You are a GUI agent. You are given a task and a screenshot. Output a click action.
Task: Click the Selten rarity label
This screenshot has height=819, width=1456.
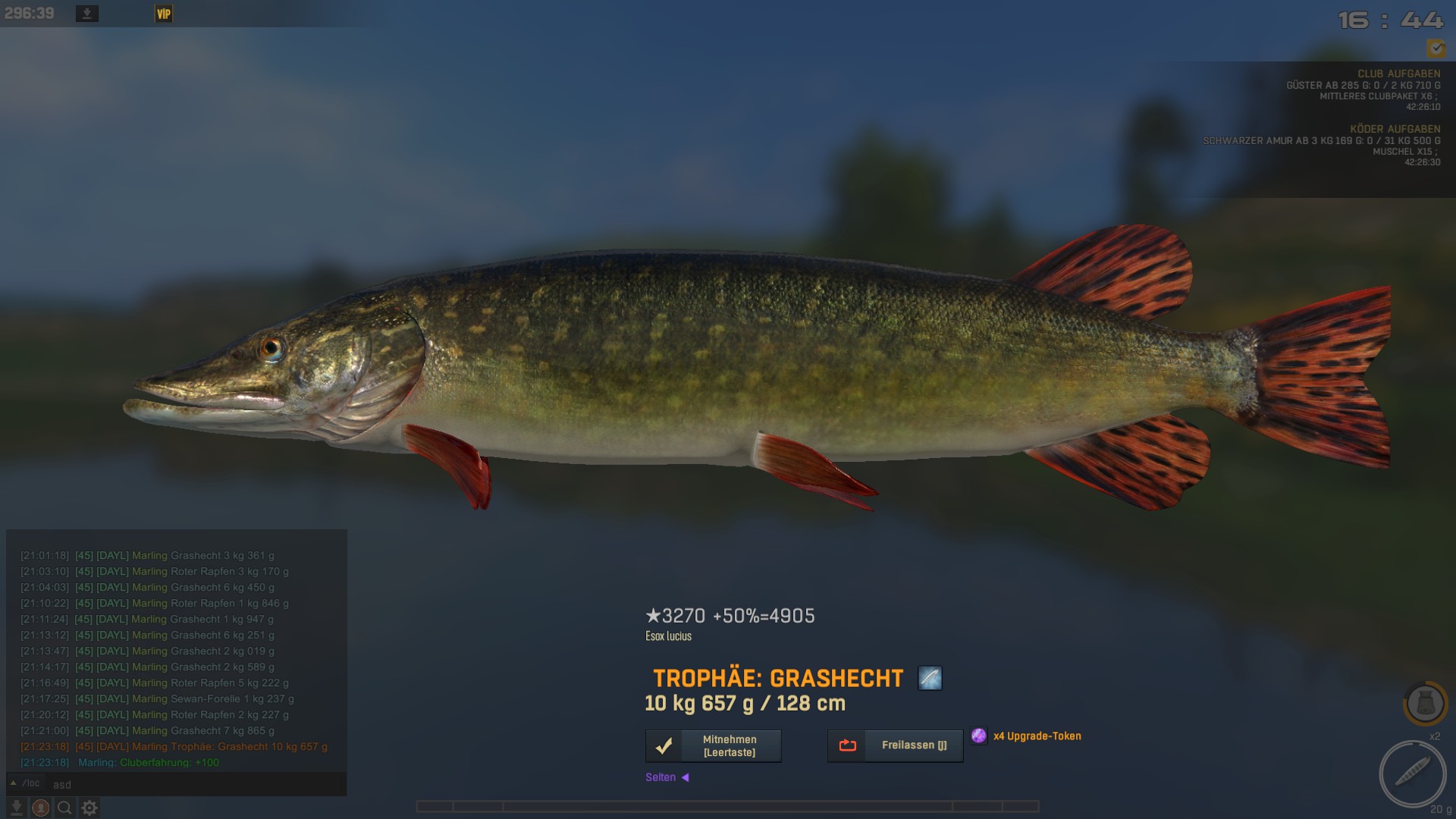tap(661, 777)
